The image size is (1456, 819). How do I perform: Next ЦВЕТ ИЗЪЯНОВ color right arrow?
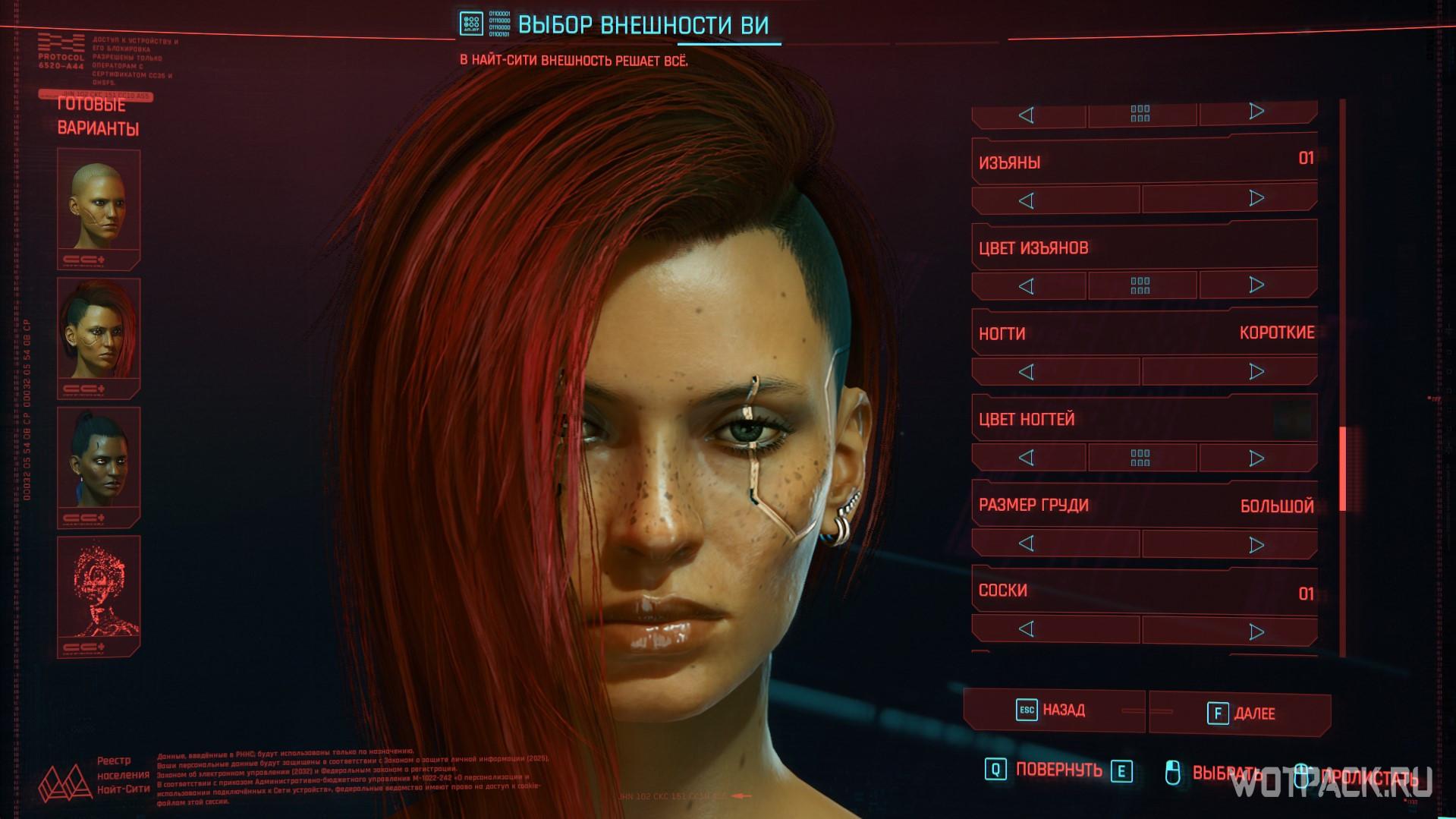[x=1256, y=285]
